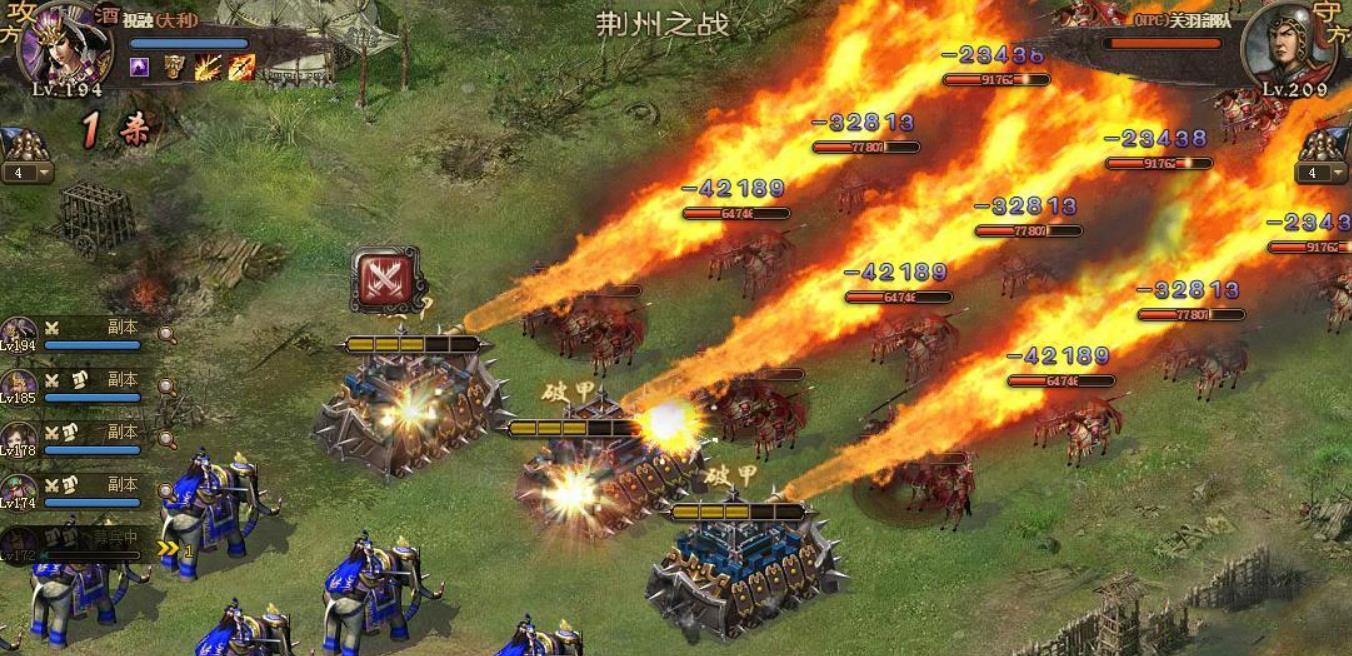The width and height of the screenshot is (1352, 656).
Task: View details via Lv174 general's magnifier
Action: 166,491
